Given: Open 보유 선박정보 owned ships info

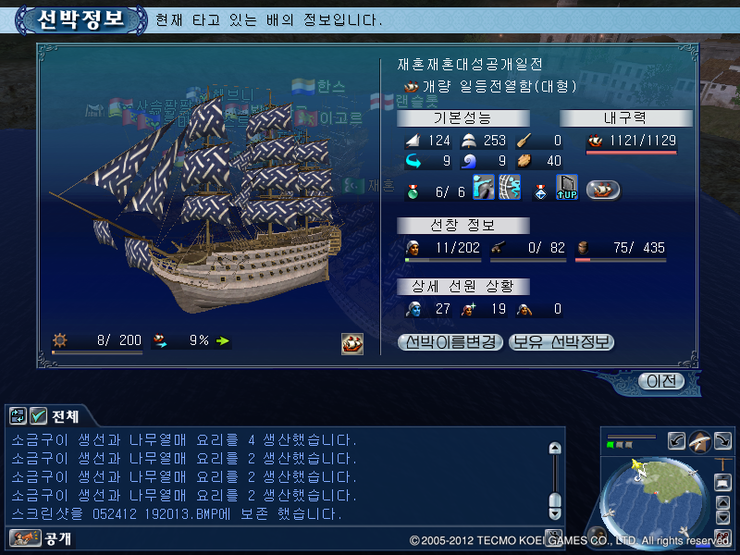Looking at the screenshot, I should click(561, 342).
